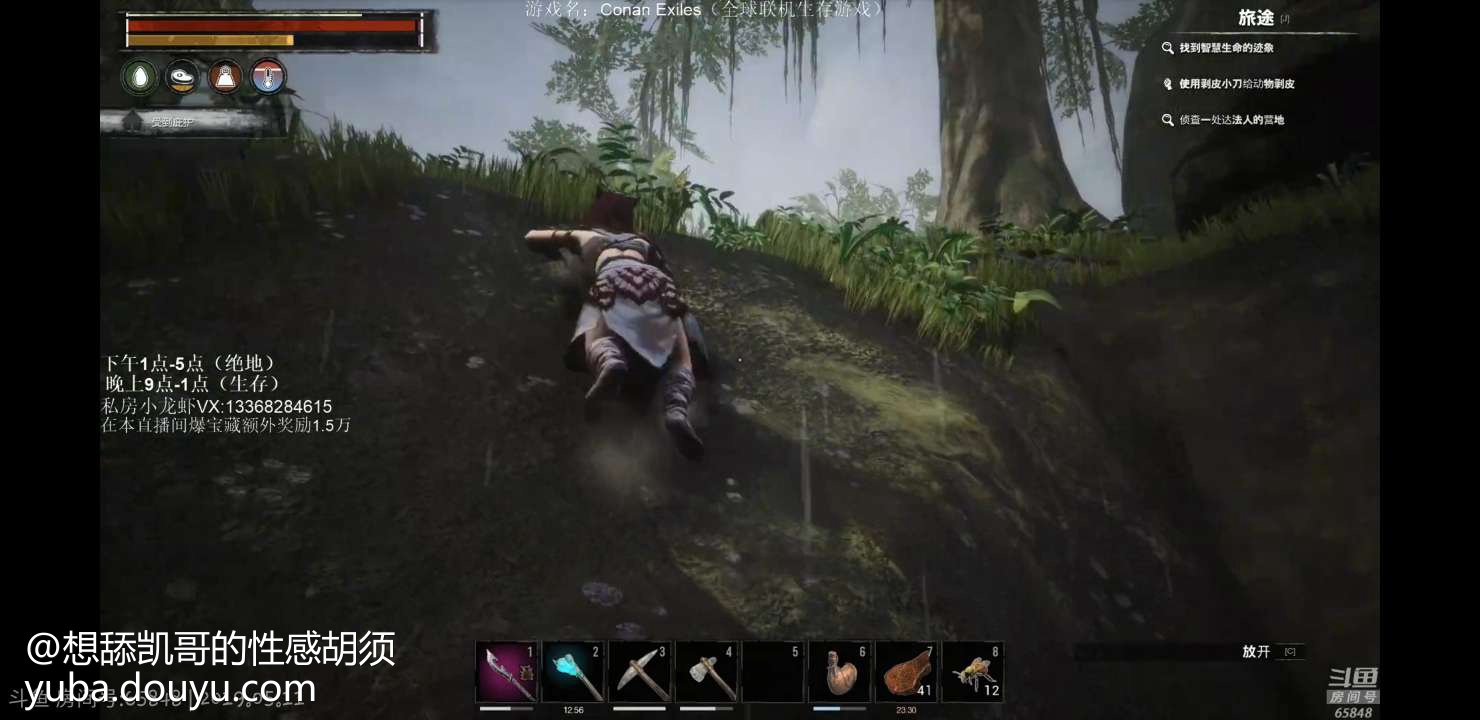This screenshot has height=720, width=1480.
Task: Select the spear in hotbar slot 1
Action: pos(506,672)
